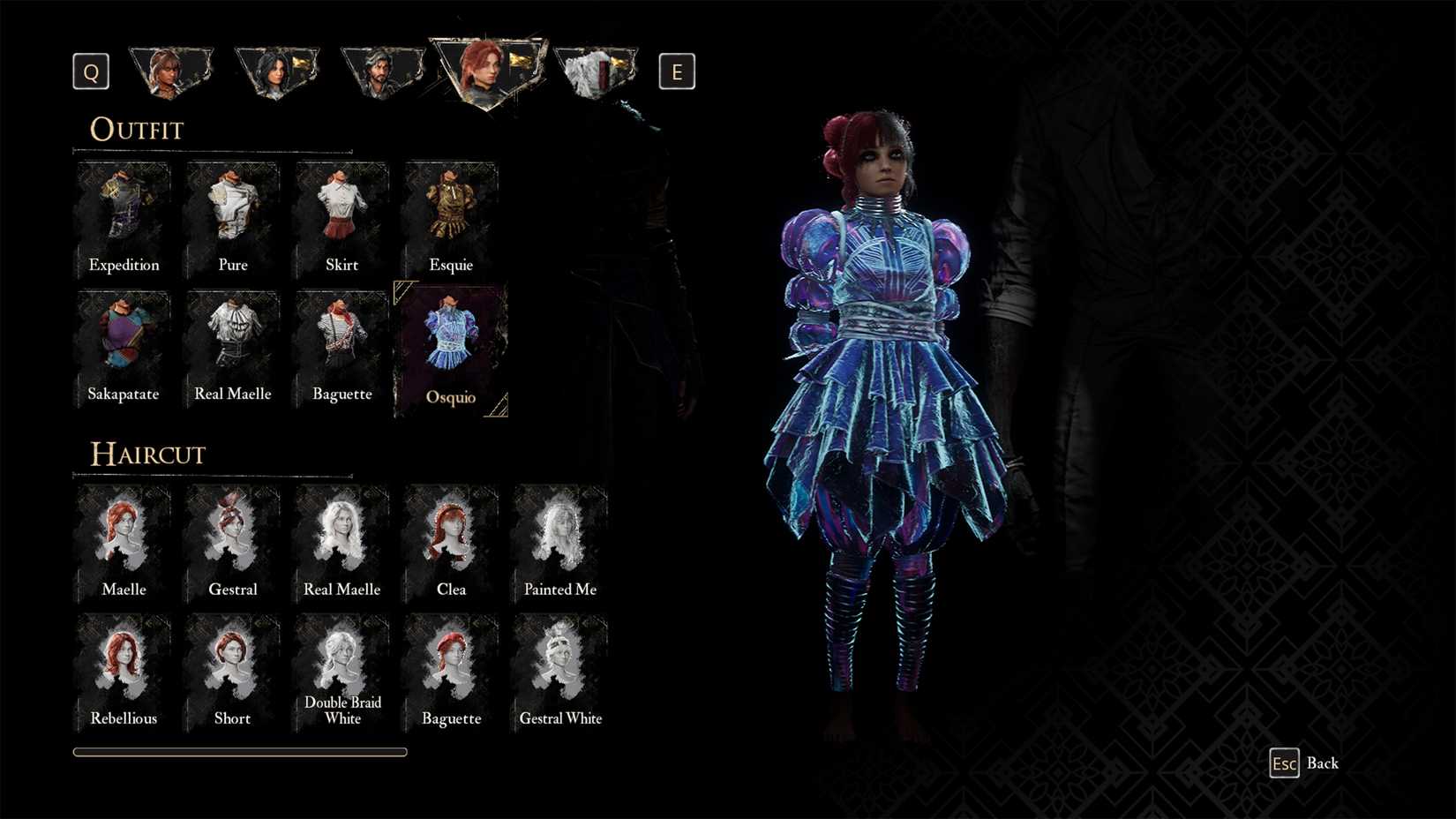The image size is (1456, 819).
Task: Choose the Pure outfit
Action: coord(232,212)
